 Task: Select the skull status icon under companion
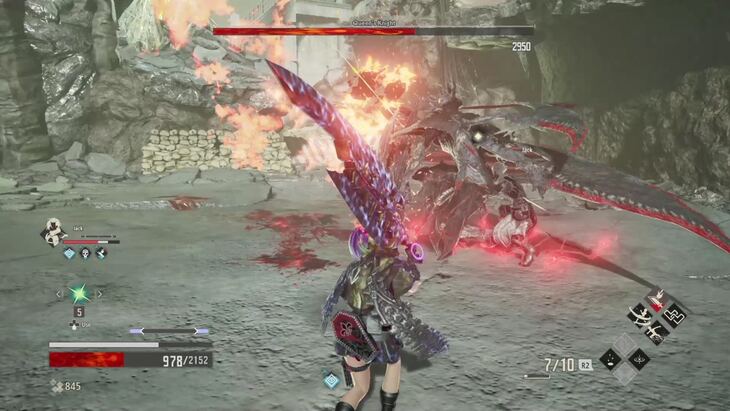tap(86, 254)
